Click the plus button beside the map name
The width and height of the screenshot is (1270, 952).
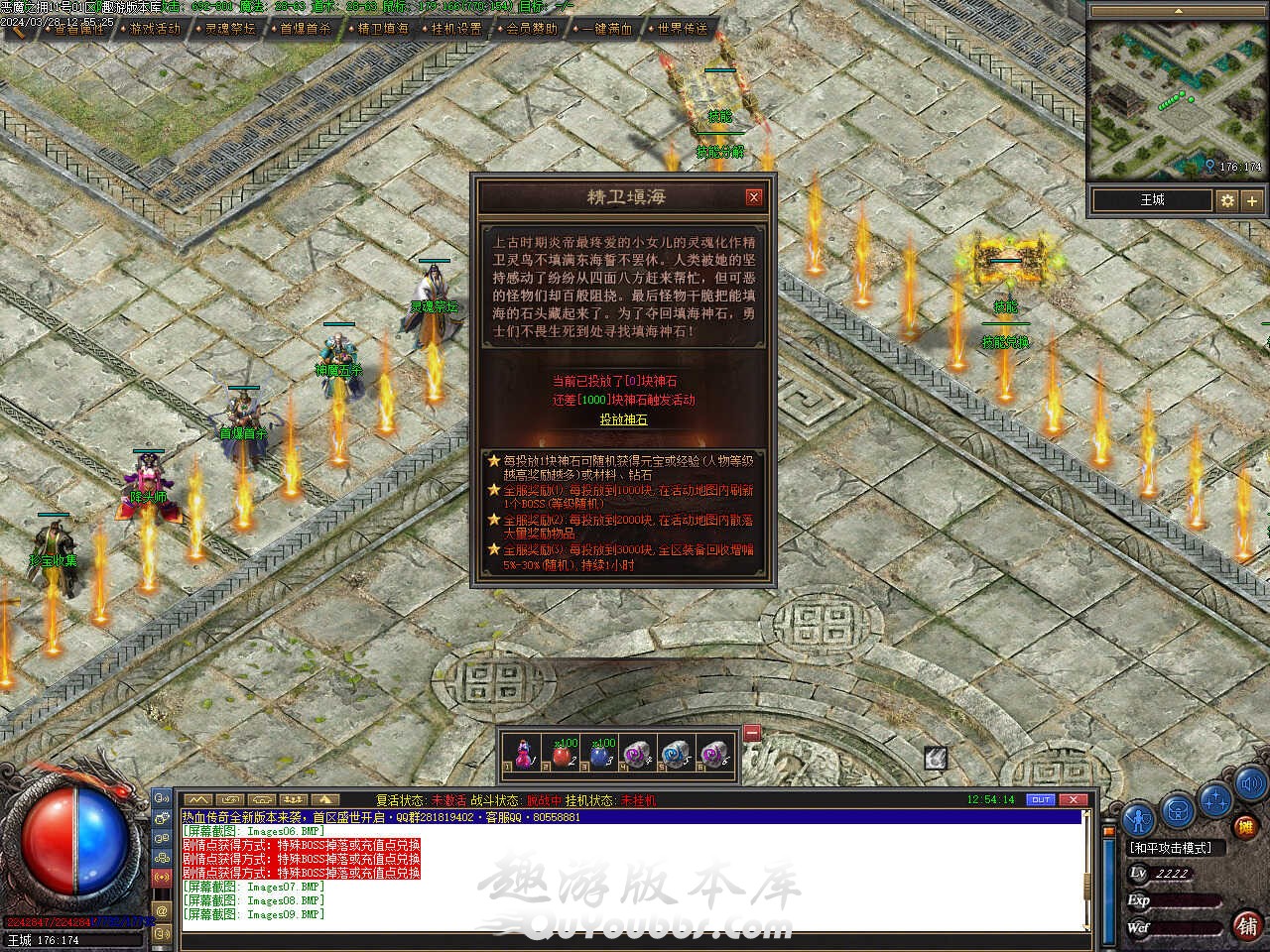tap(1252, 200)
